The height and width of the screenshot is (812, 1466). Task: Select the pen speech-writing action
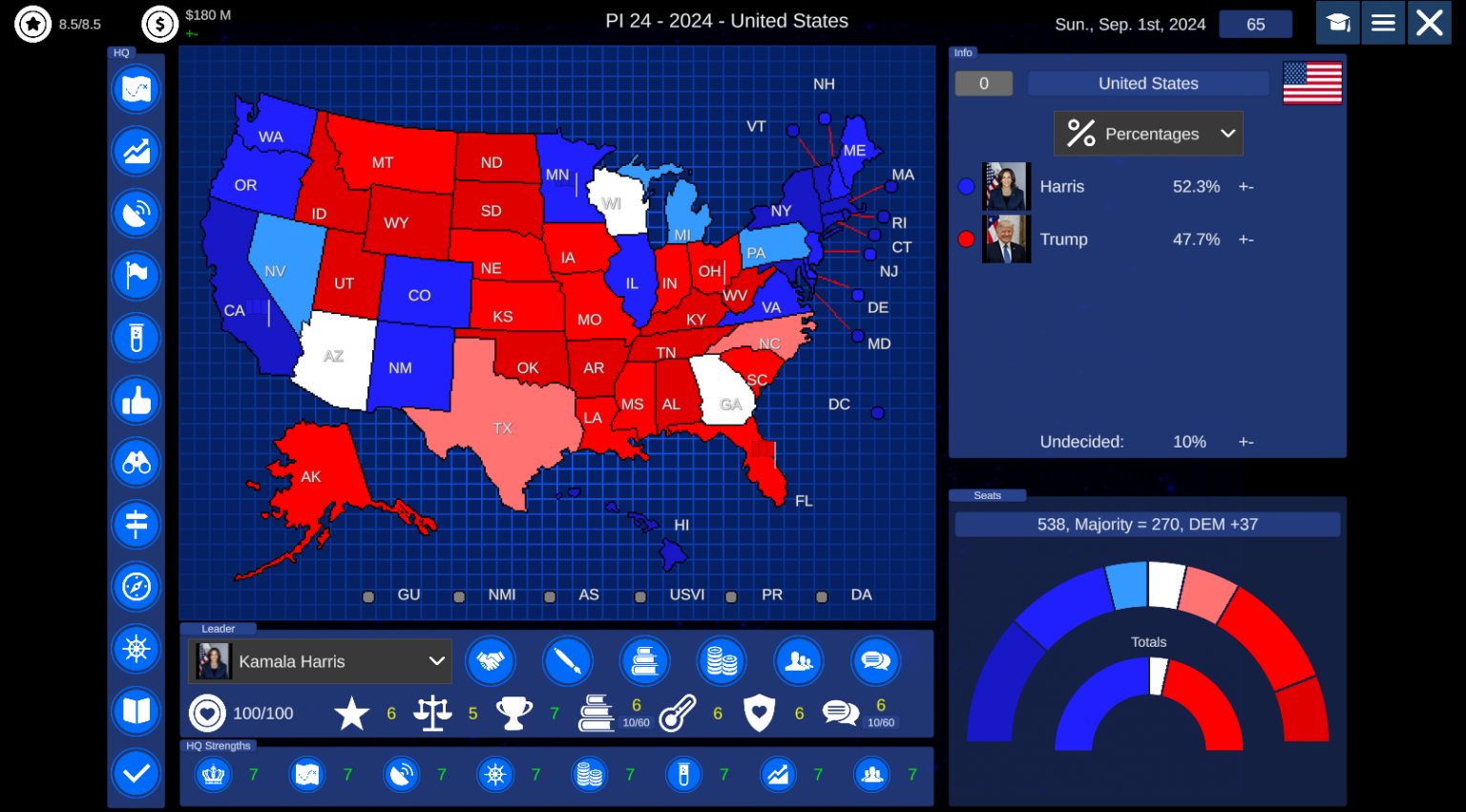tap(568, 660)
